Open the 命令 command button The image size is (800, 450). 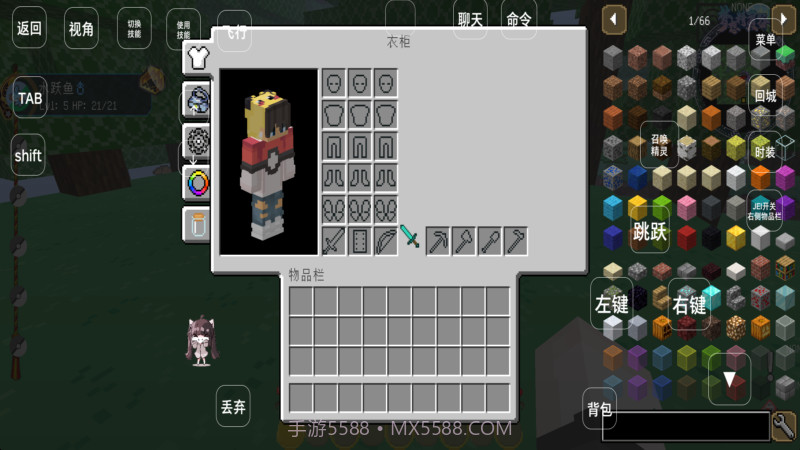519,20
